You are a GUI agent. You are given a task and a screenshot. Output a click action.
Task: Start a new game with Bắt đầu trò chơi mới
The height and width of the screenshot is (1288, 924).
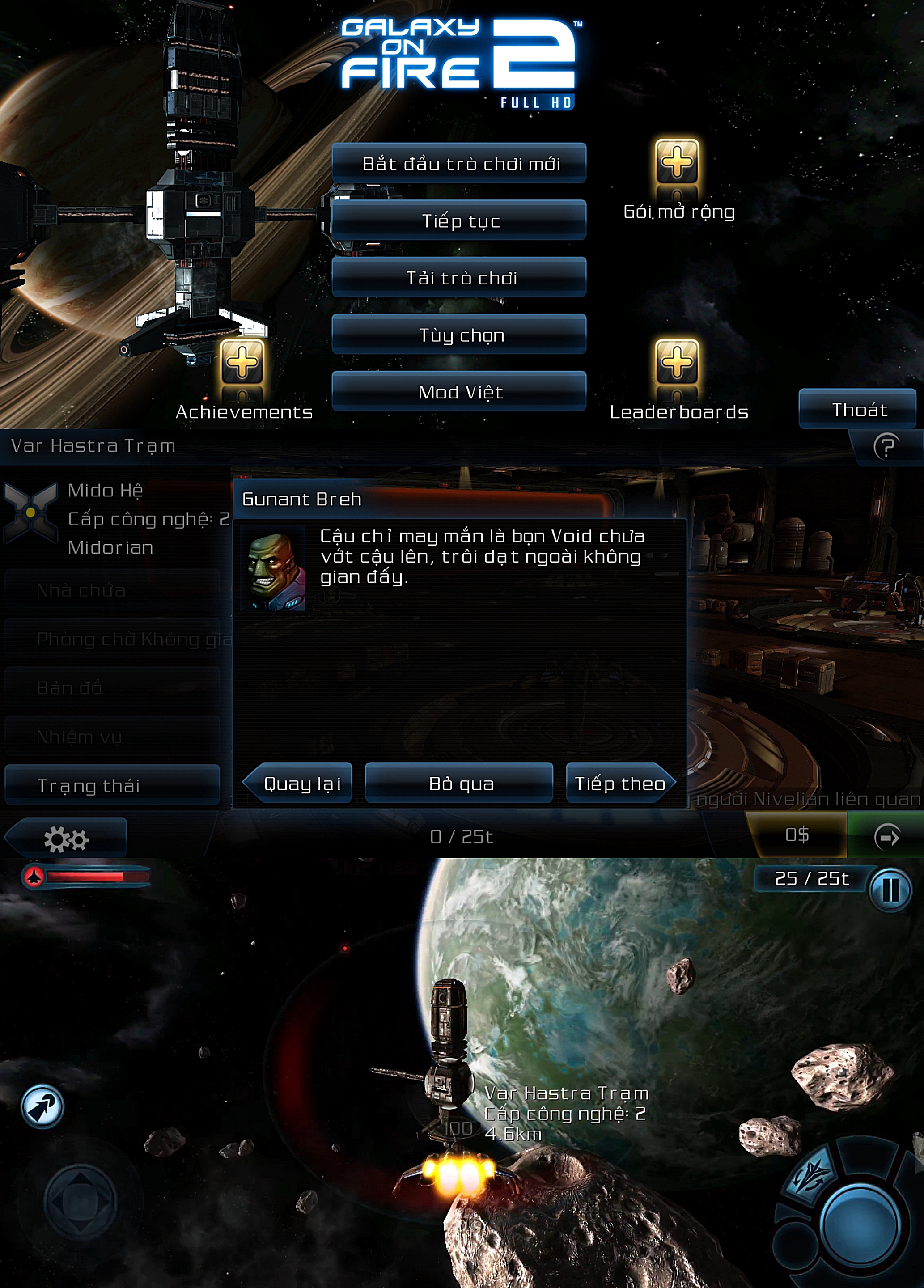[459, 164]
